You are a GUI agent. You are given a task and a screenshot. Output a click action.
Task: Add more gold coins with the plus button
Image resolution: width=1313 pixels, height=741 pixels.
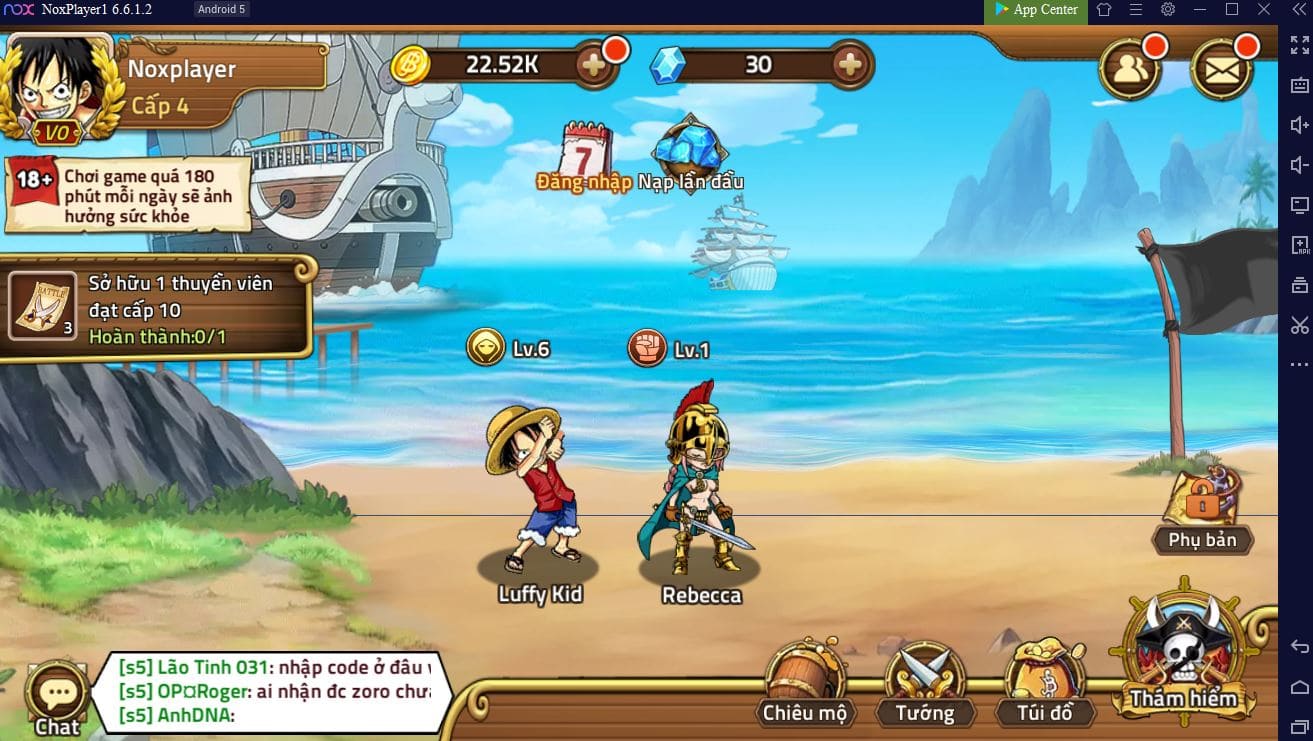click(x=593, y=65)
